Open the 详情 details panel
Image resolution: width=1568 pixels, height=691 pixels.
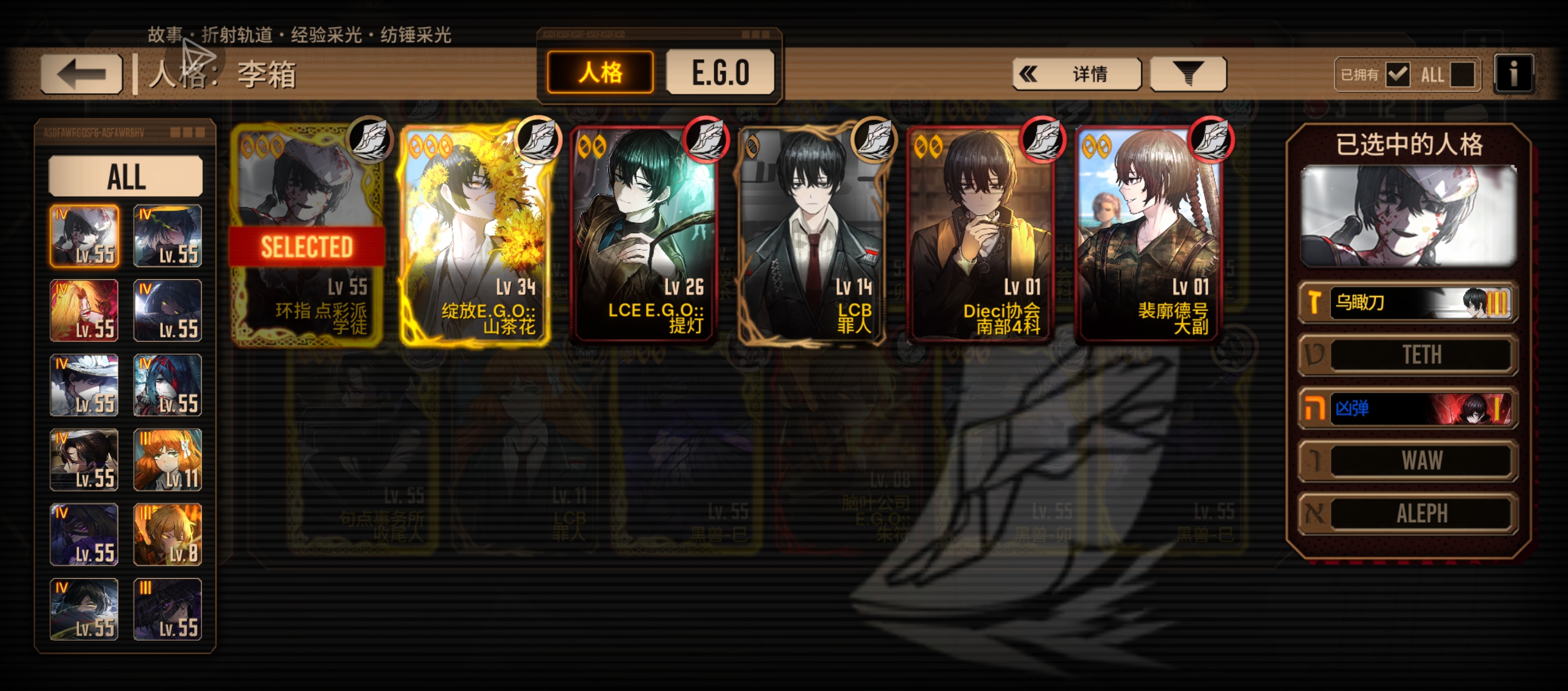[1076, 74]
